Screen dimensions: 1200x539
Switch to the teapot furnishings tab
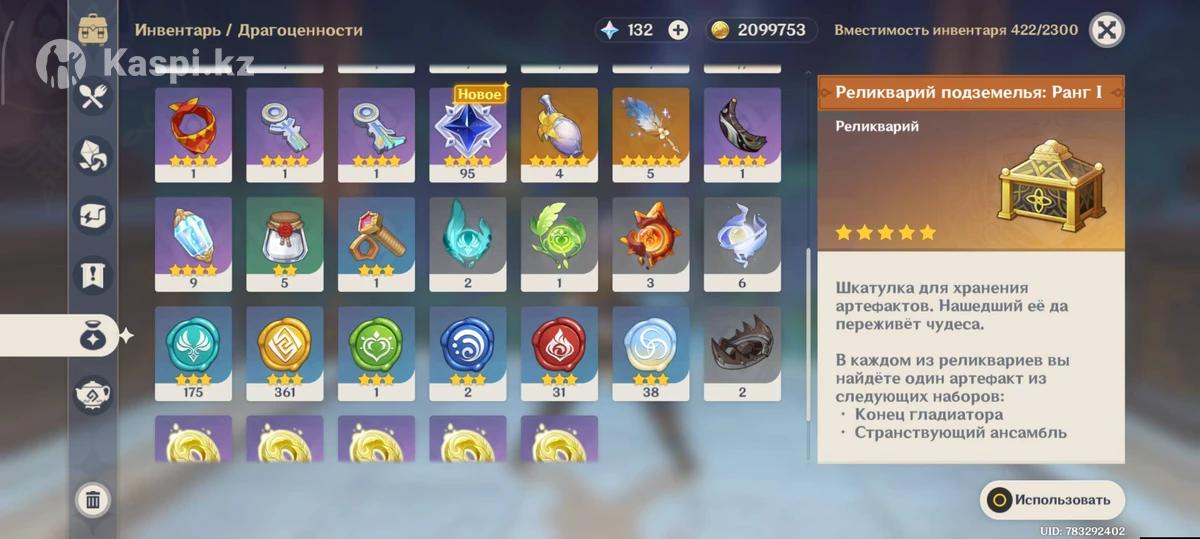(93, 395)
